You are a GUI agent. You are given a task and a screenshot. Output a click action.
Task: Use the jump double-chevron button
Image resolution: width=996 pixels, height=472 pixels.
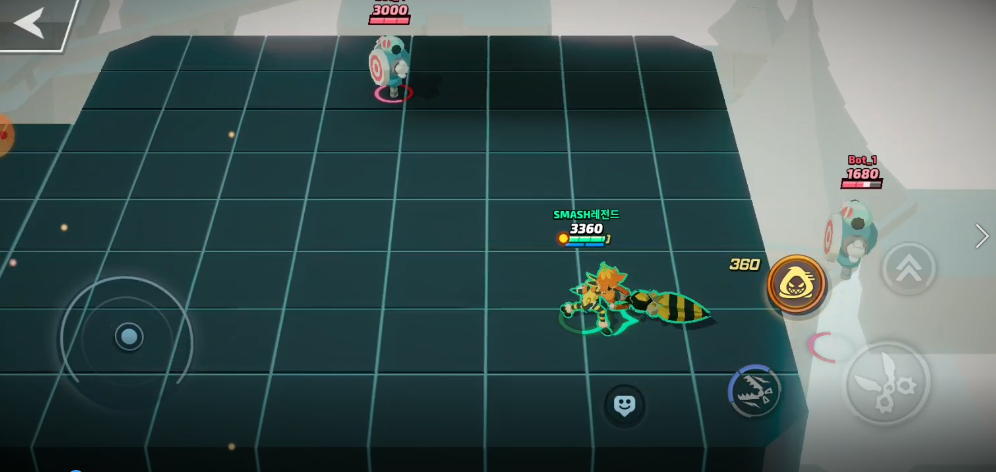(908, 268)
